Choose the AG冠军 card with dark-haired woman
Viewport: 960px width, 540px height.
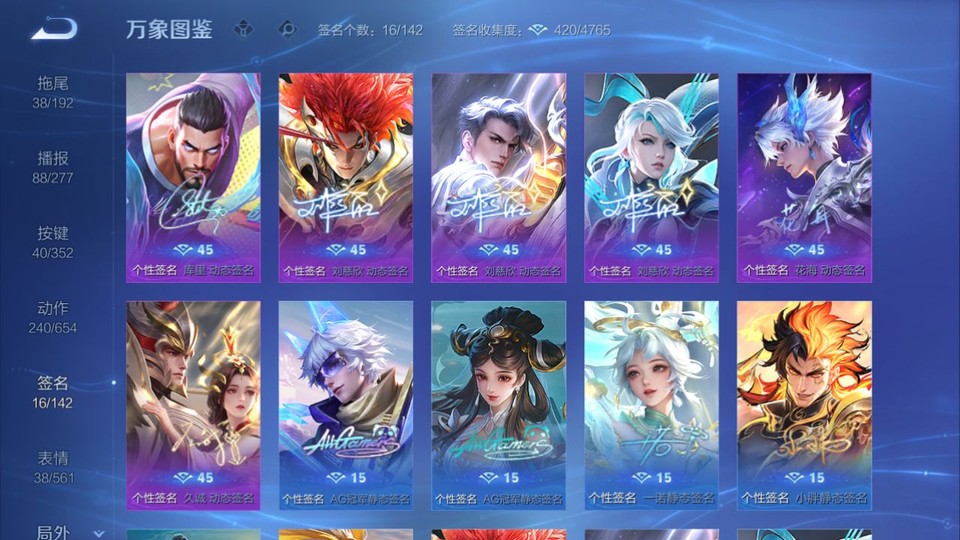tap(498, 404)
